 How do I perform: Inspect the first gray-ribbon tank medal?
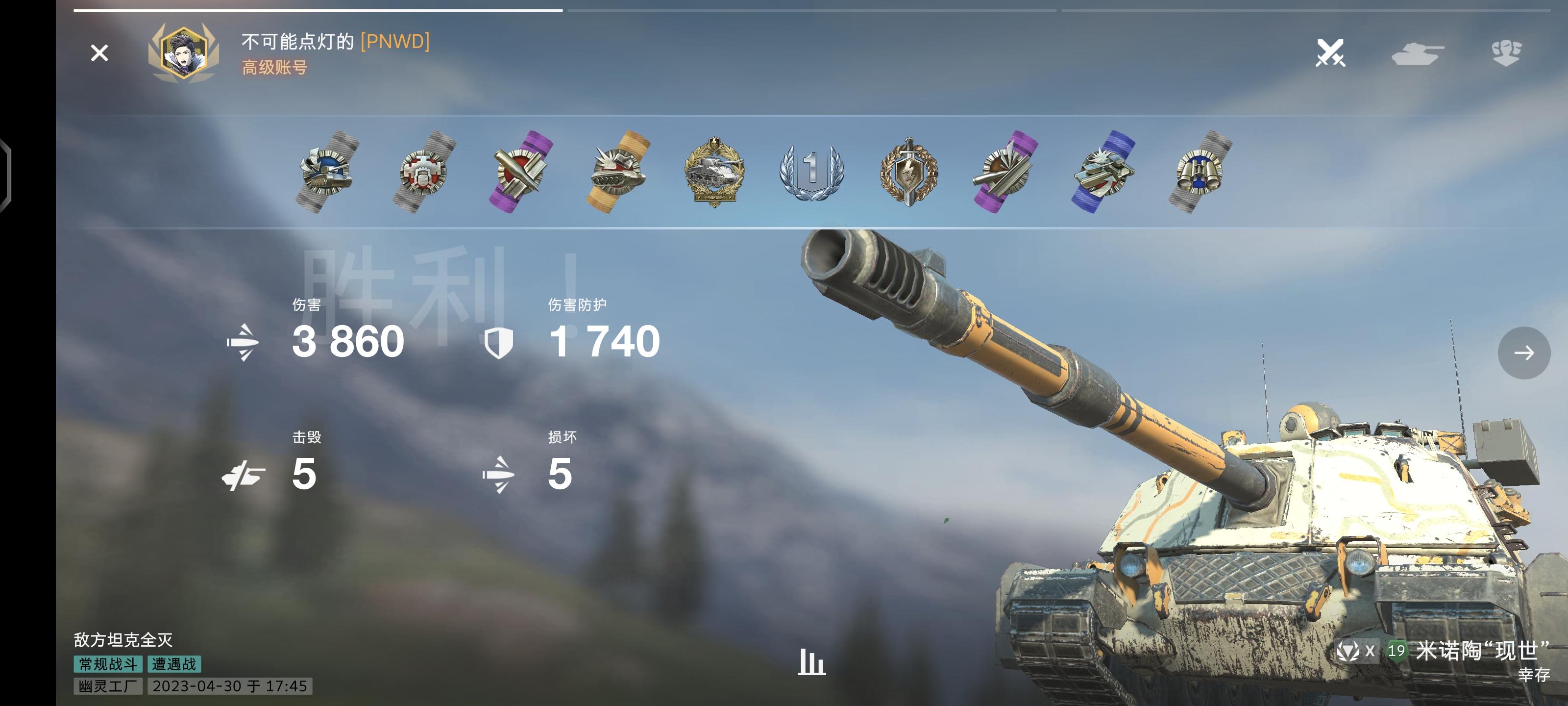point(327,172)
